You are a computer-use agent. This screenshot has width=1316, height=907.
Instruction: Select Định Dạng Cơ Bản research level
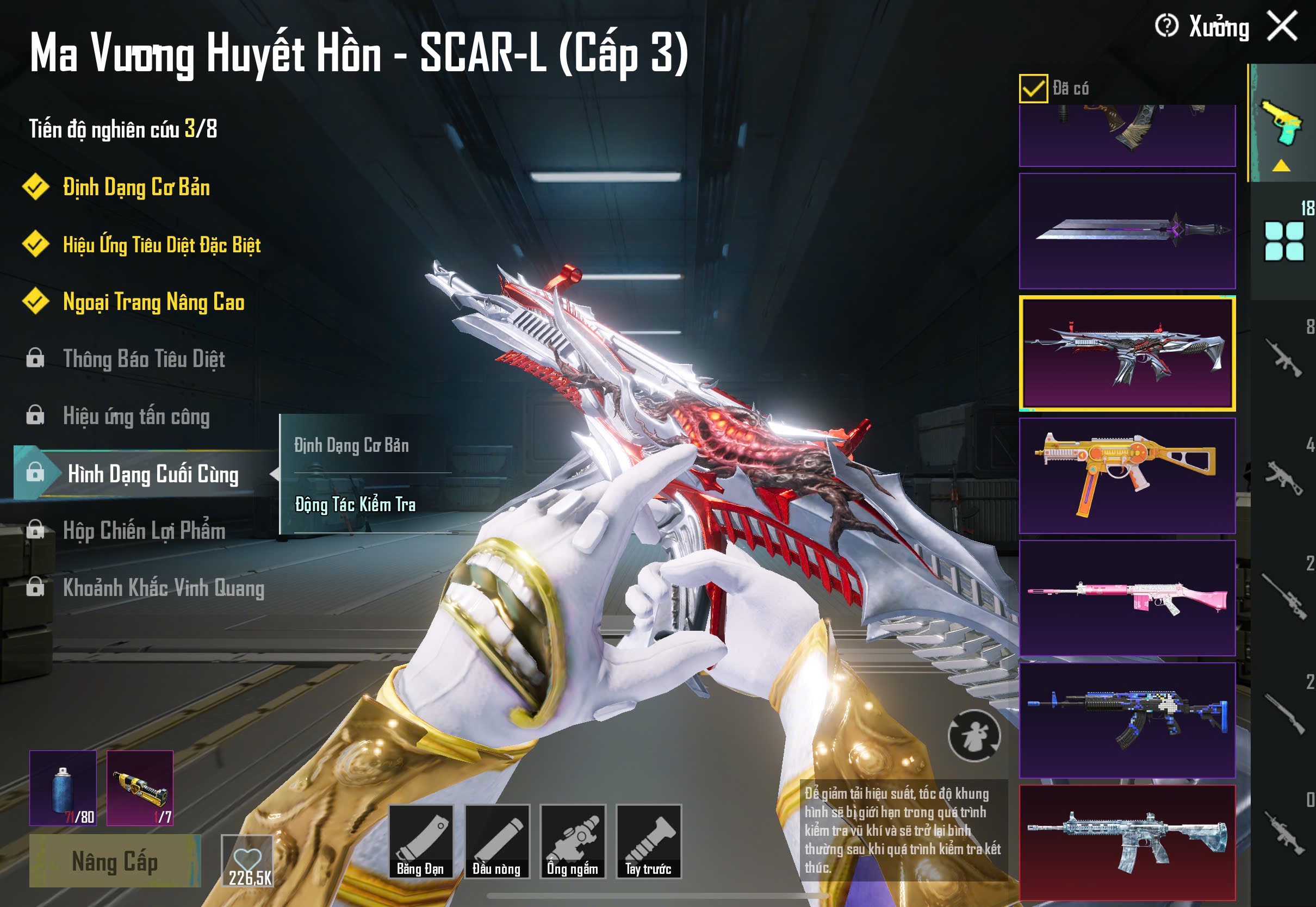136,188
